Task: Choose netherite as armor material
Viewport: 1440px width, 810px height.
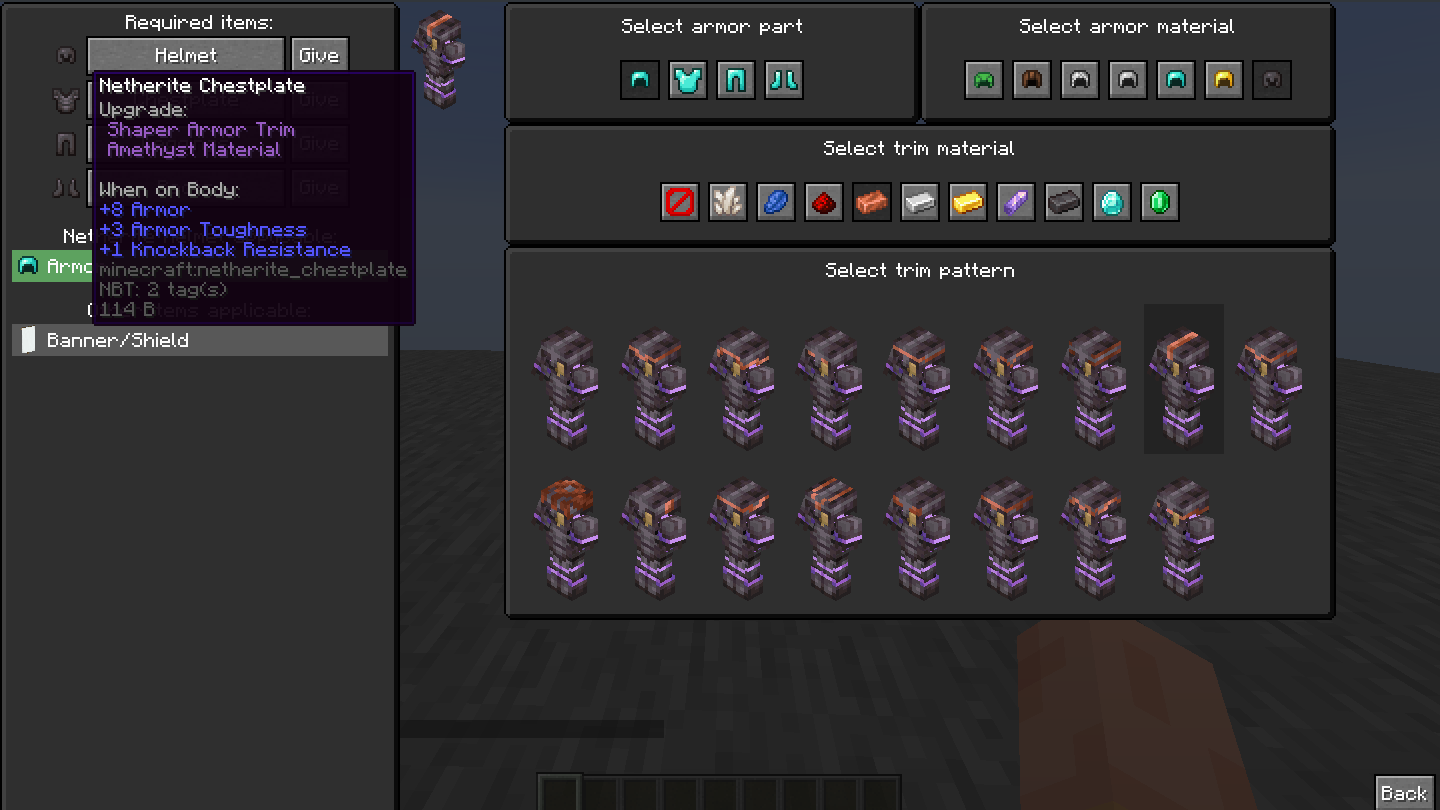Action: [1271, 80]
